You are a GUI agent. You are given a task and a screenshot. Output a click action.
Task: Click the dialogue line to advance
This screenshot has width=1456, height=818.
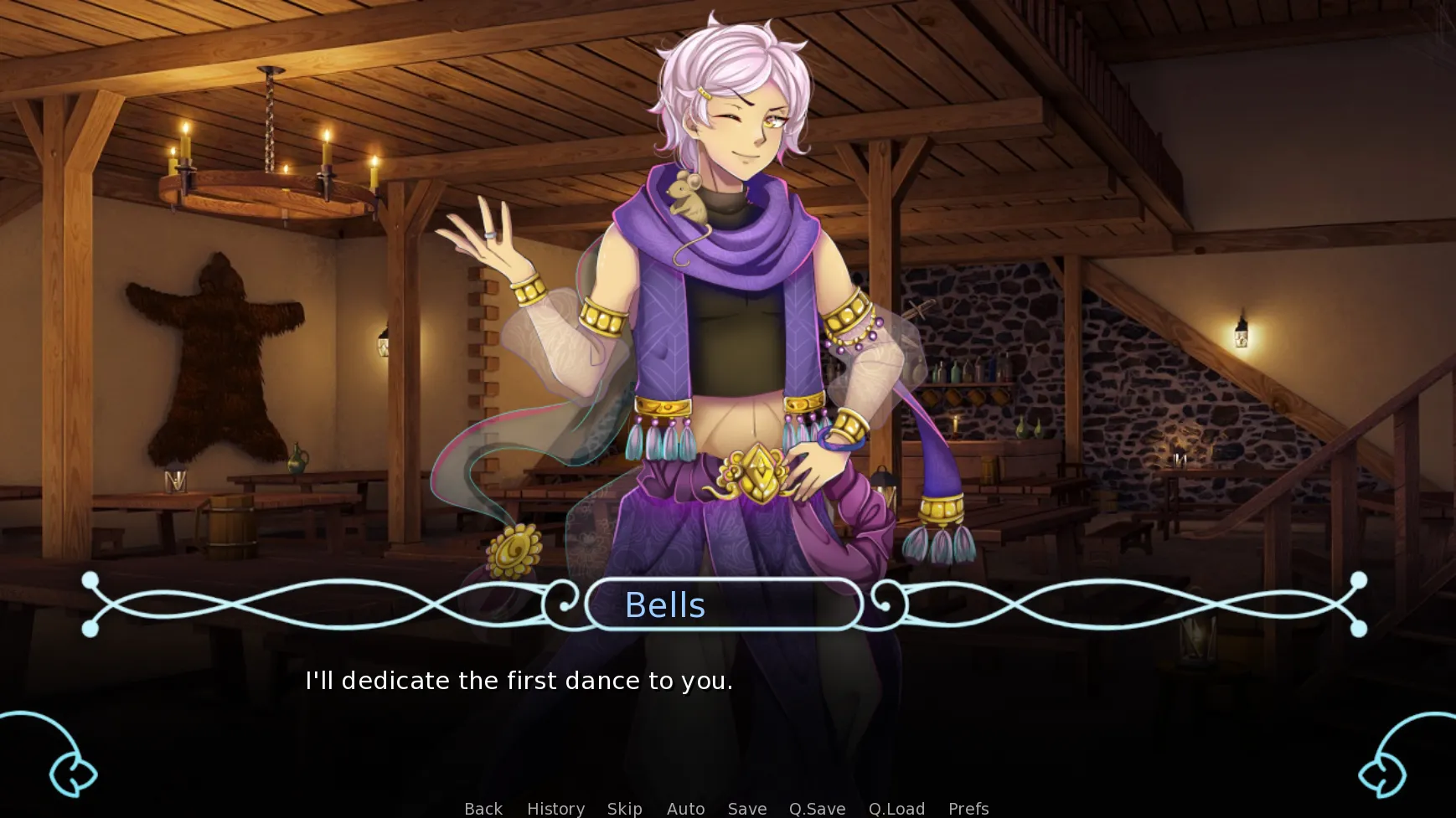pos(519,681)
